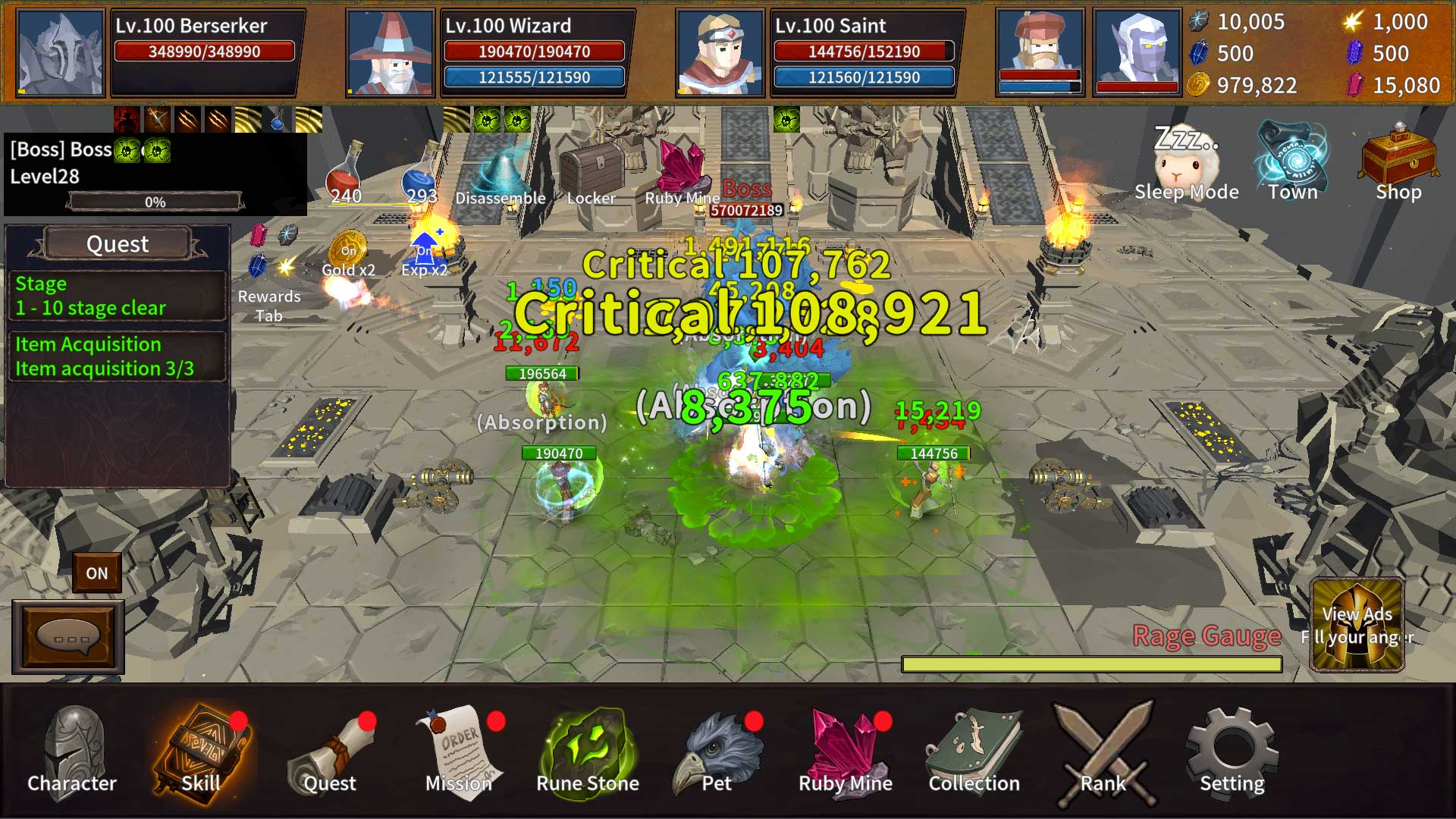Open Ruby Mine from the bottom bar
Screen dimensions: 1456x819
[x=846, y=752]
